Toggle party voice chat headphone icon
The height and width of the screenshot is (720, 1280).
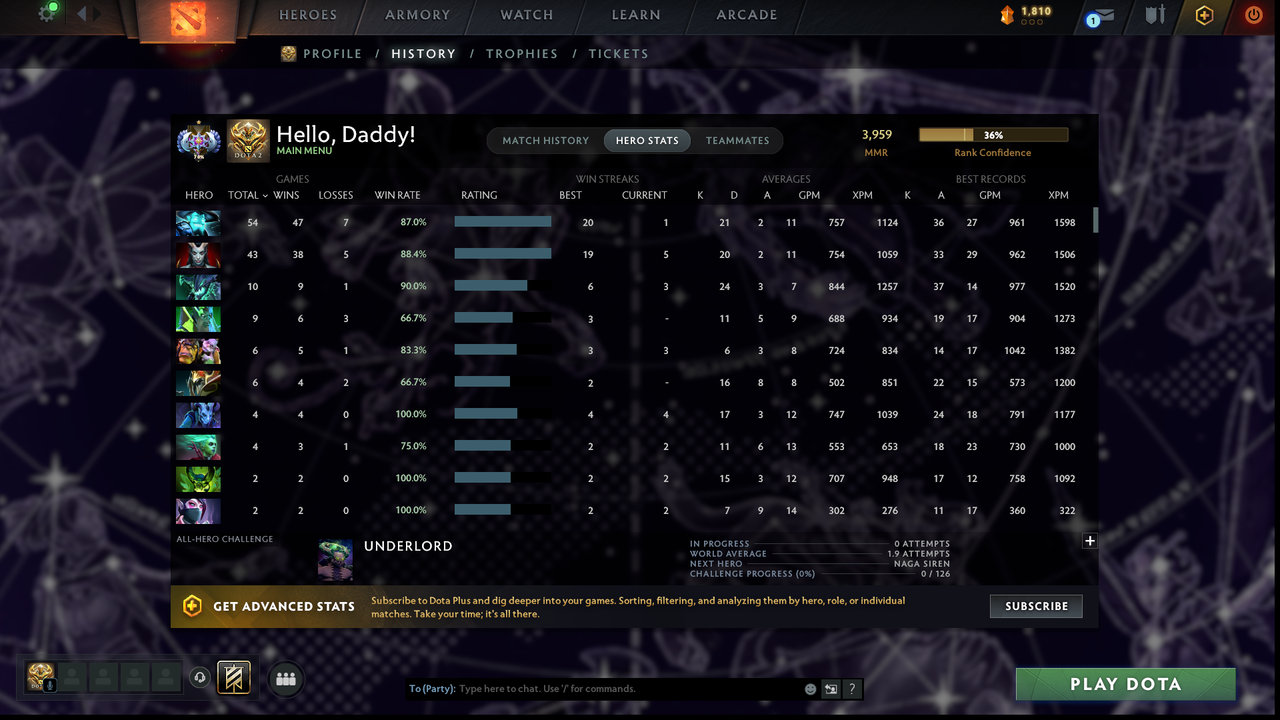[x=199, y=678]
